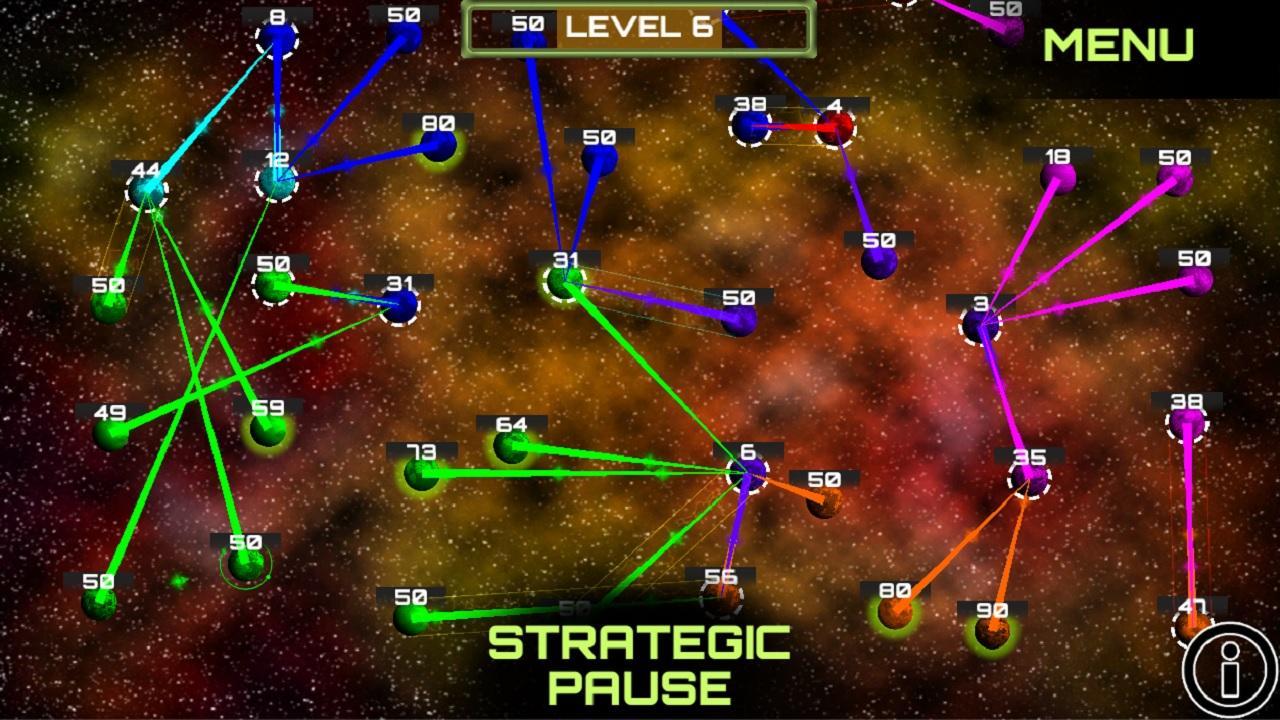Select the blue planet numbered 8
The width and height of the screenshot is (1280, 720).
(x=277, y=40)
